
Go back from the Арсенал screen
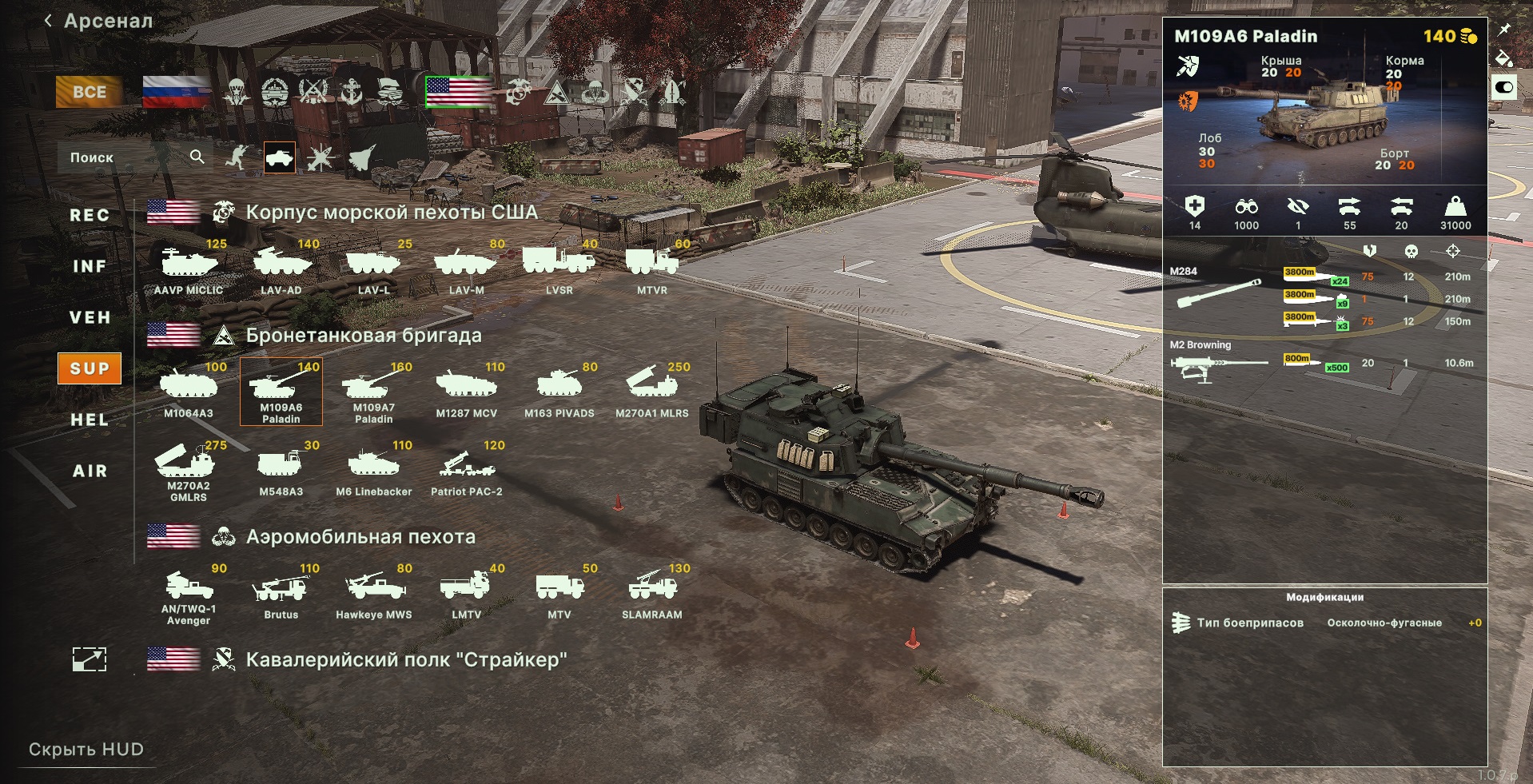[x=49, y=21]
